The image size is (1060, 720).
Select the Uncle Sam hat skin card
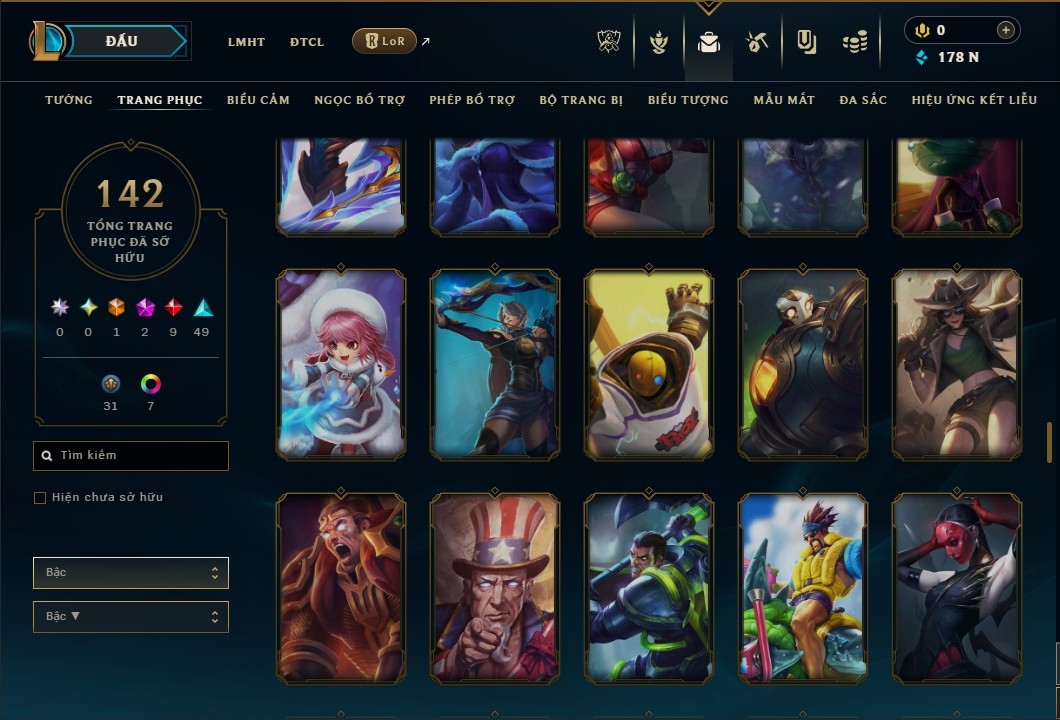[495, 588]
